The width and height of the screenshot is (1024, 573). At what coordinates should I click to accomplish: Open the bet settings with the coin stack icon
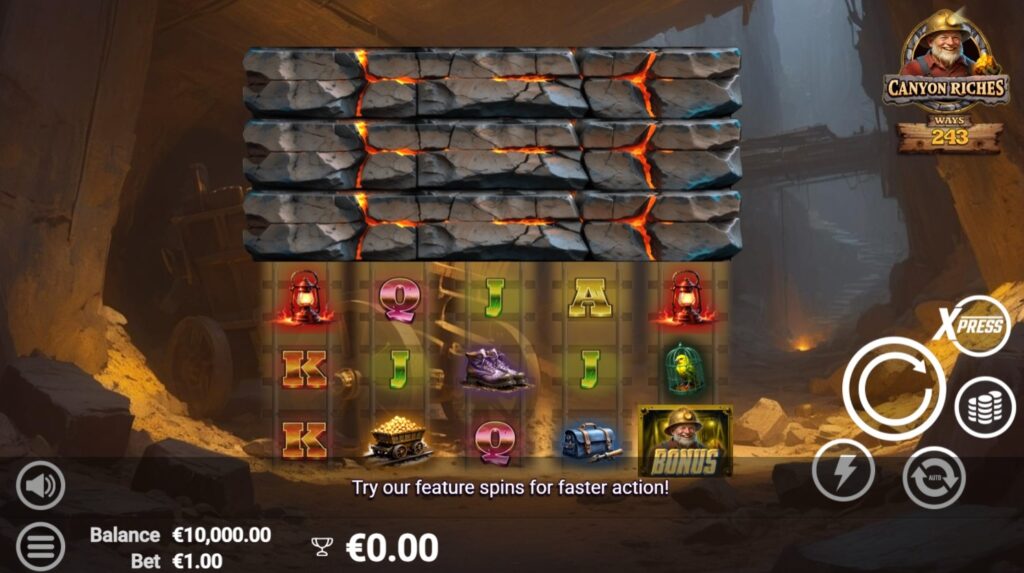tap(985, 408)
